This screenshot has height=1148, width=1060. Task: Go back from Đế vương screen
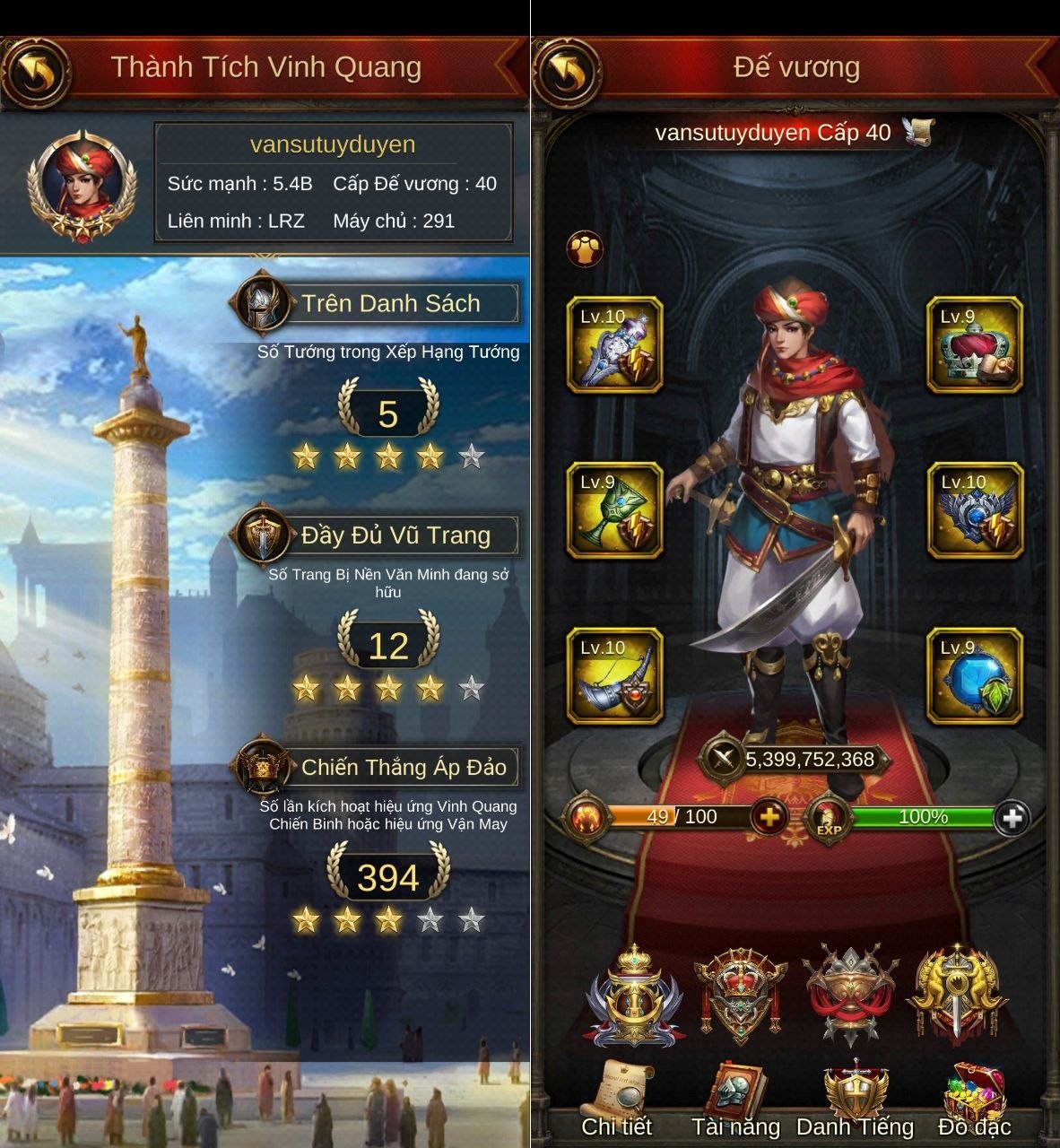(566, 70)
